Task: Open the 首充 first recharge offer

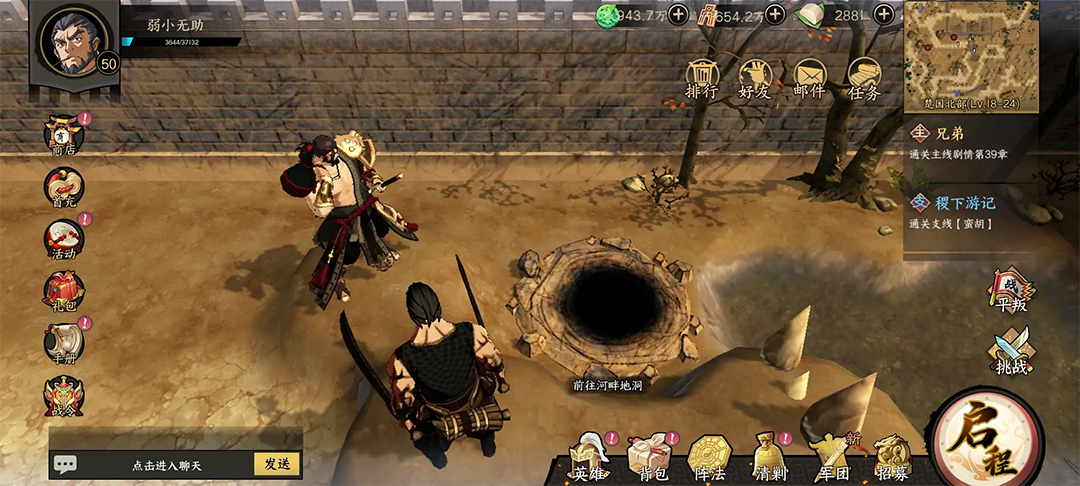Action: point(65,188)
